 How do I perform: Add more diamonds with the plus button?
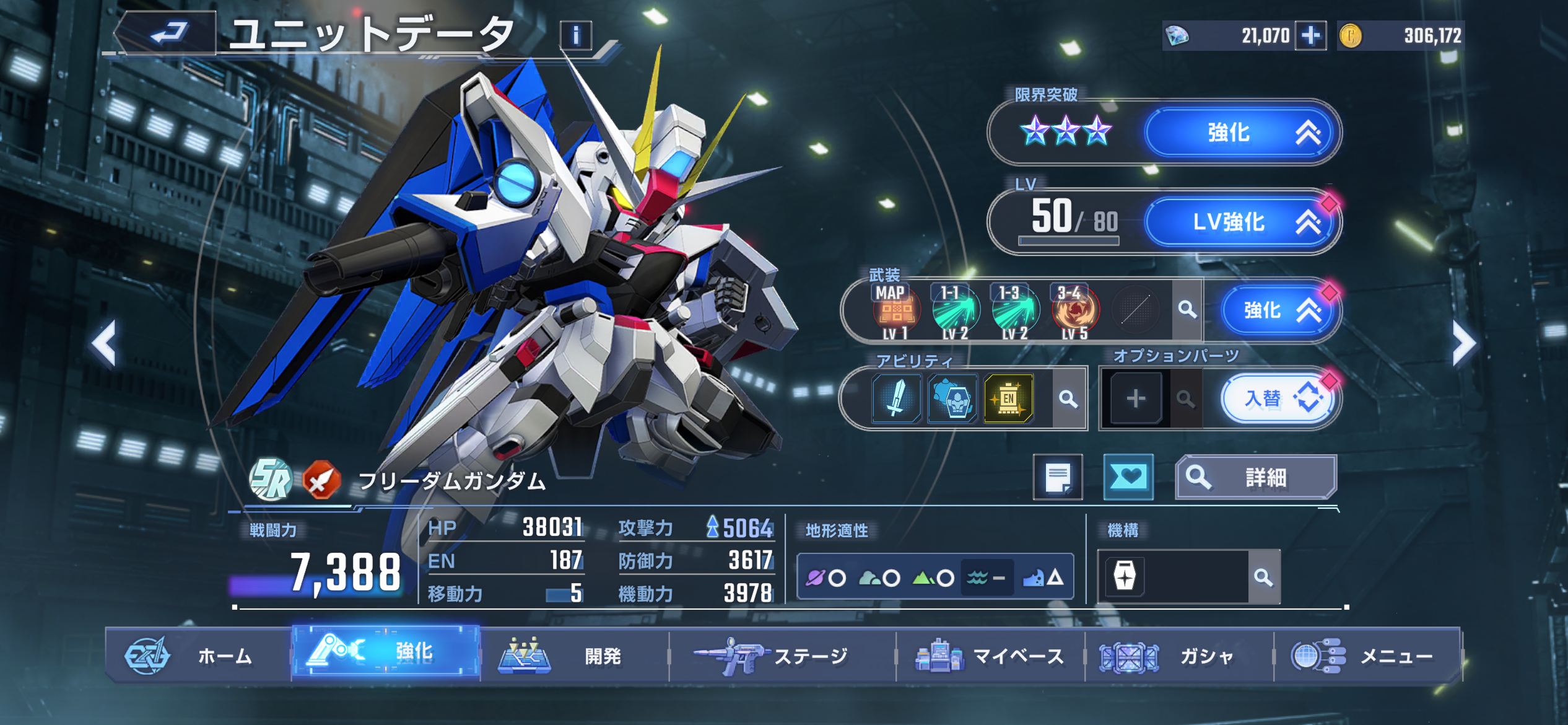point(1310,35)
